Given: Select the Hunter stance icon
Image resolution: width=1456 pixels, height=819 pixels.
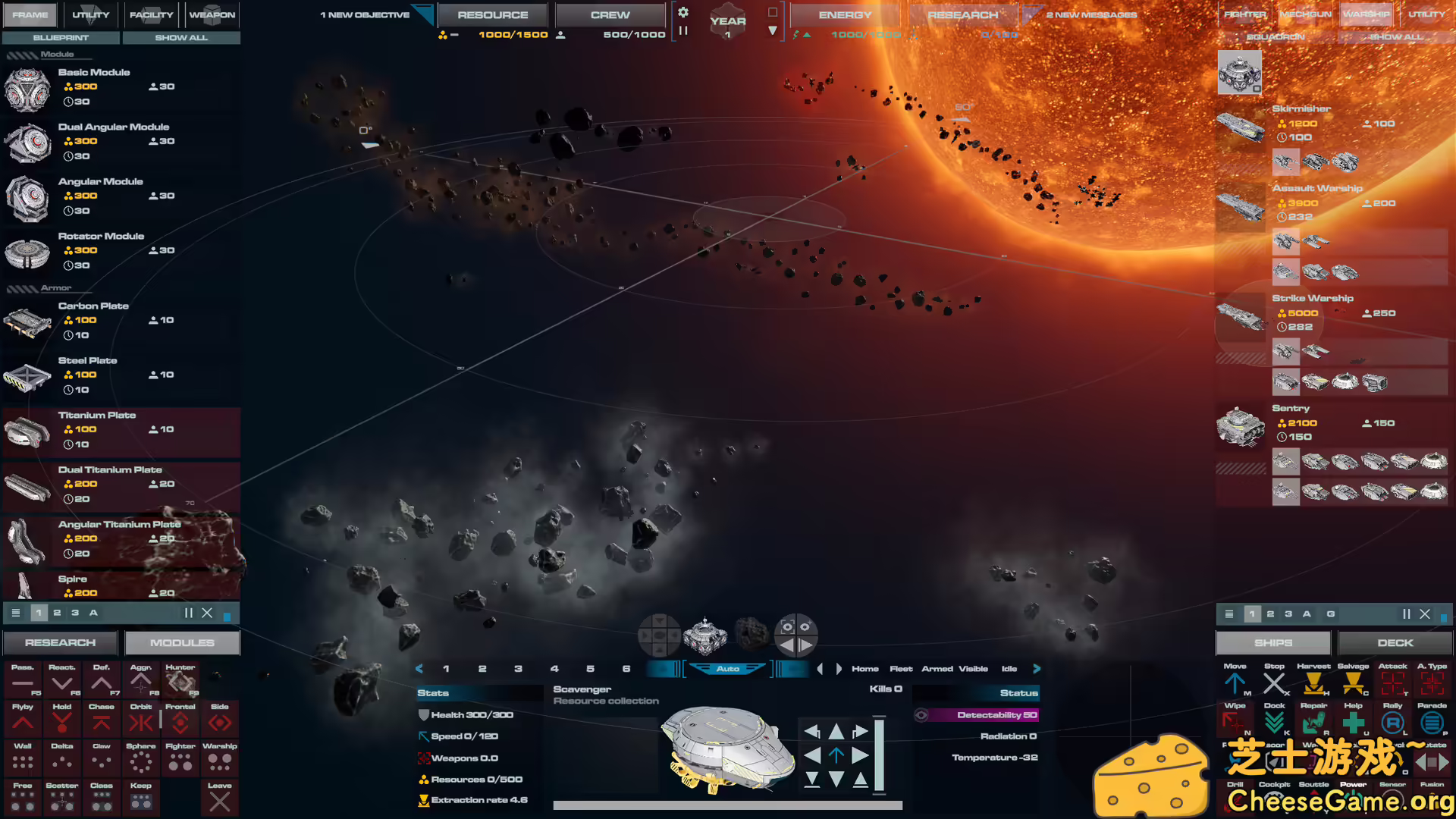Looking at the screenshot, I should coord(180,681).
